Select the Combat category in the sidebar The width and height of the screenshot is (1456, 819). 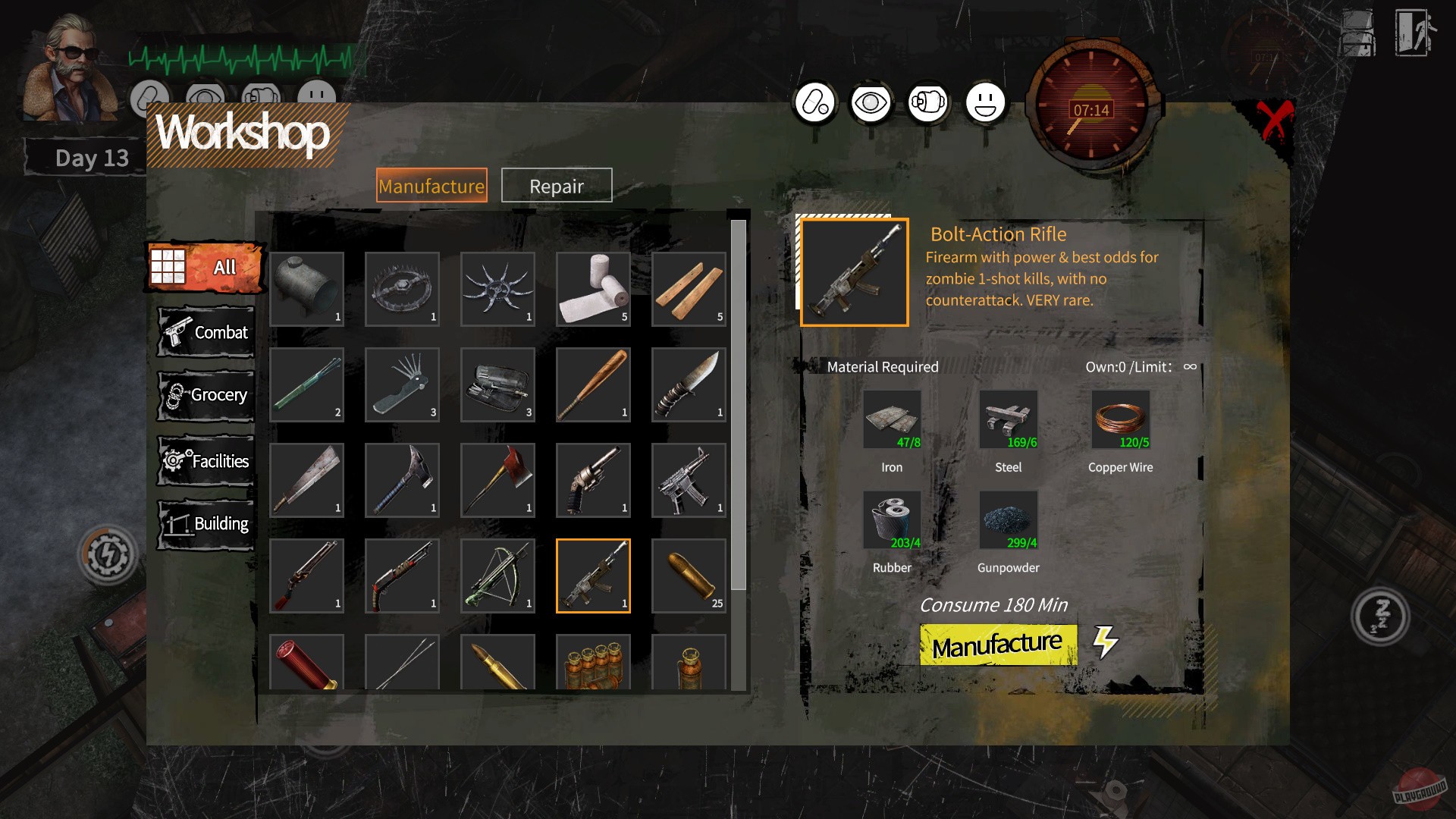(205, 331)
